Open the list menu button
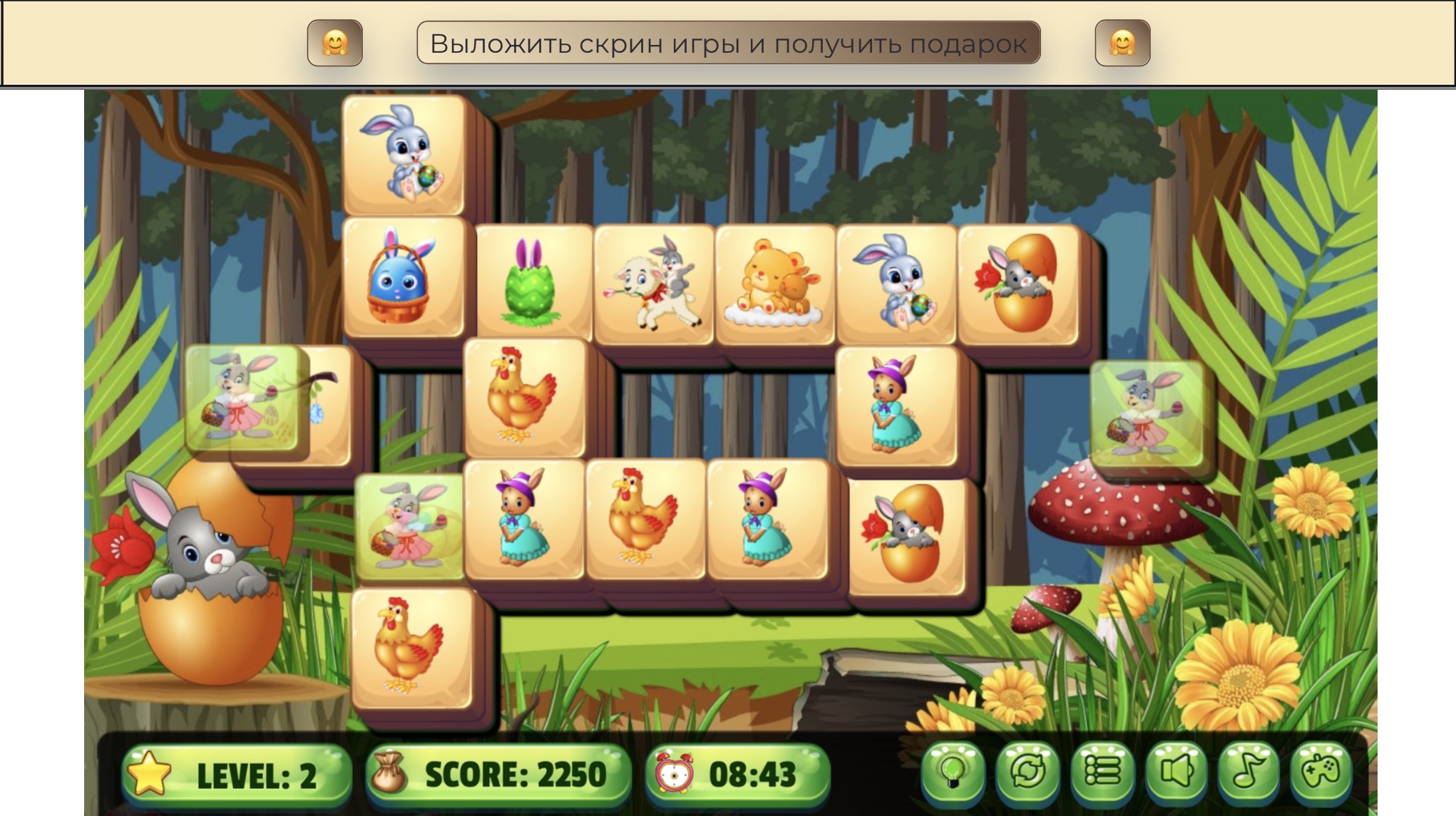 1102,773
